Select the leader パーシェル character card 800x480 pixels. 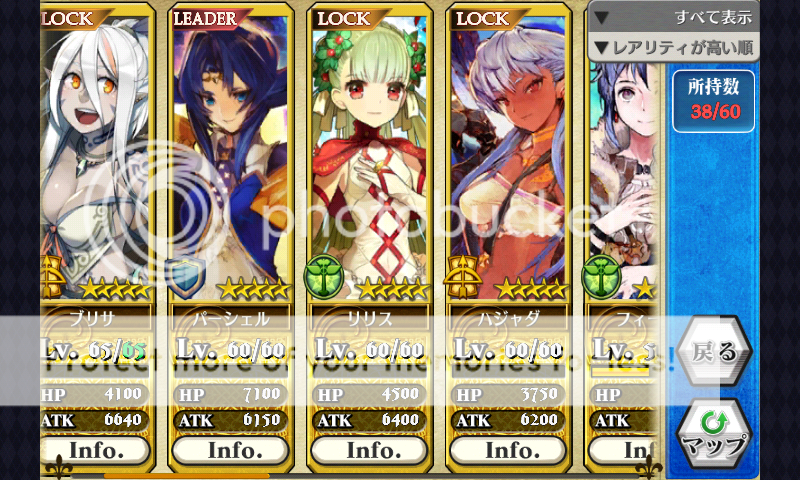[x=234, y=160]
